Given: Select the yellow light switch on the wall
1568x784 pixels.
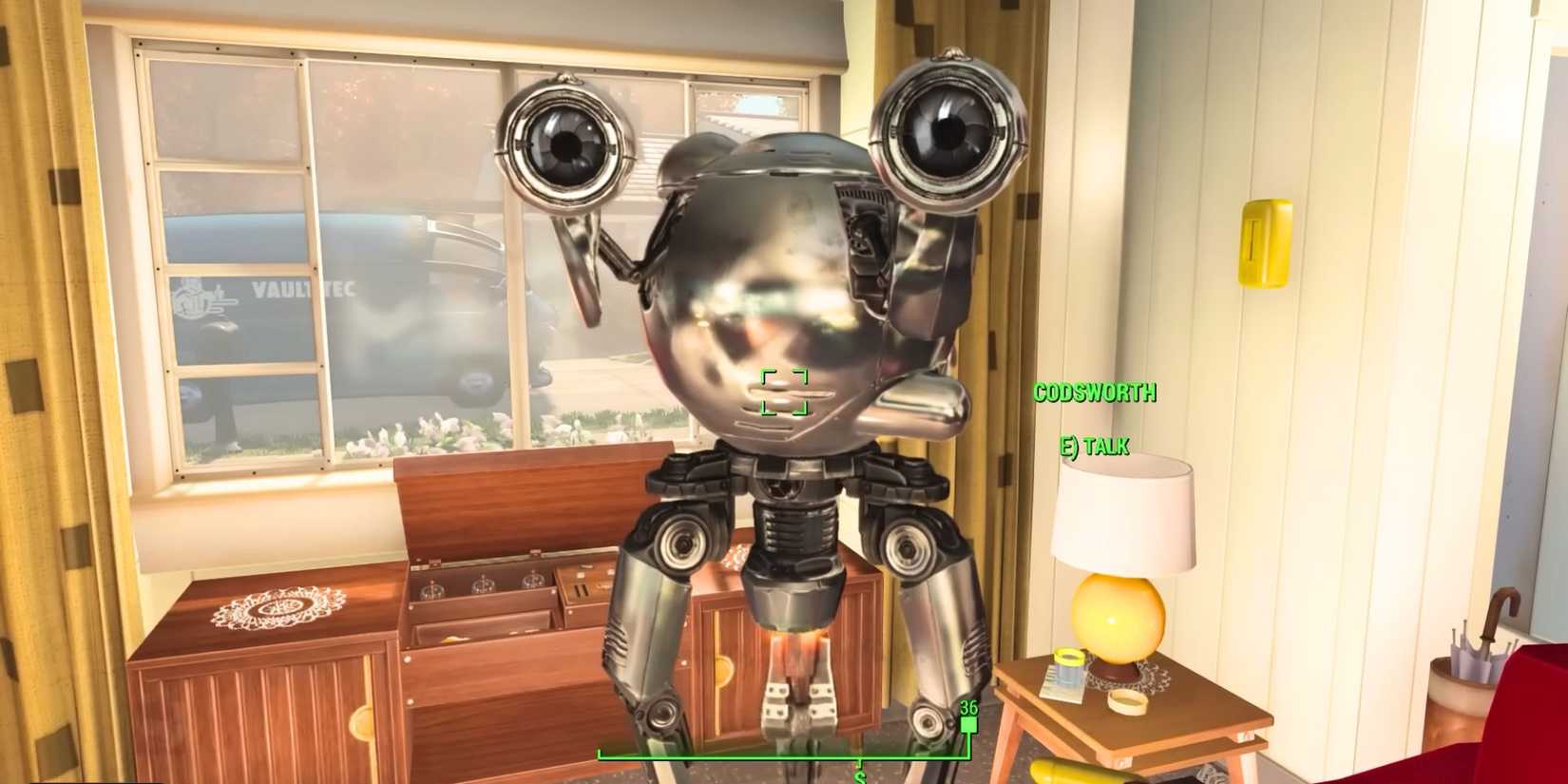Looking at the screenshot, I should tap(1267, 242).
